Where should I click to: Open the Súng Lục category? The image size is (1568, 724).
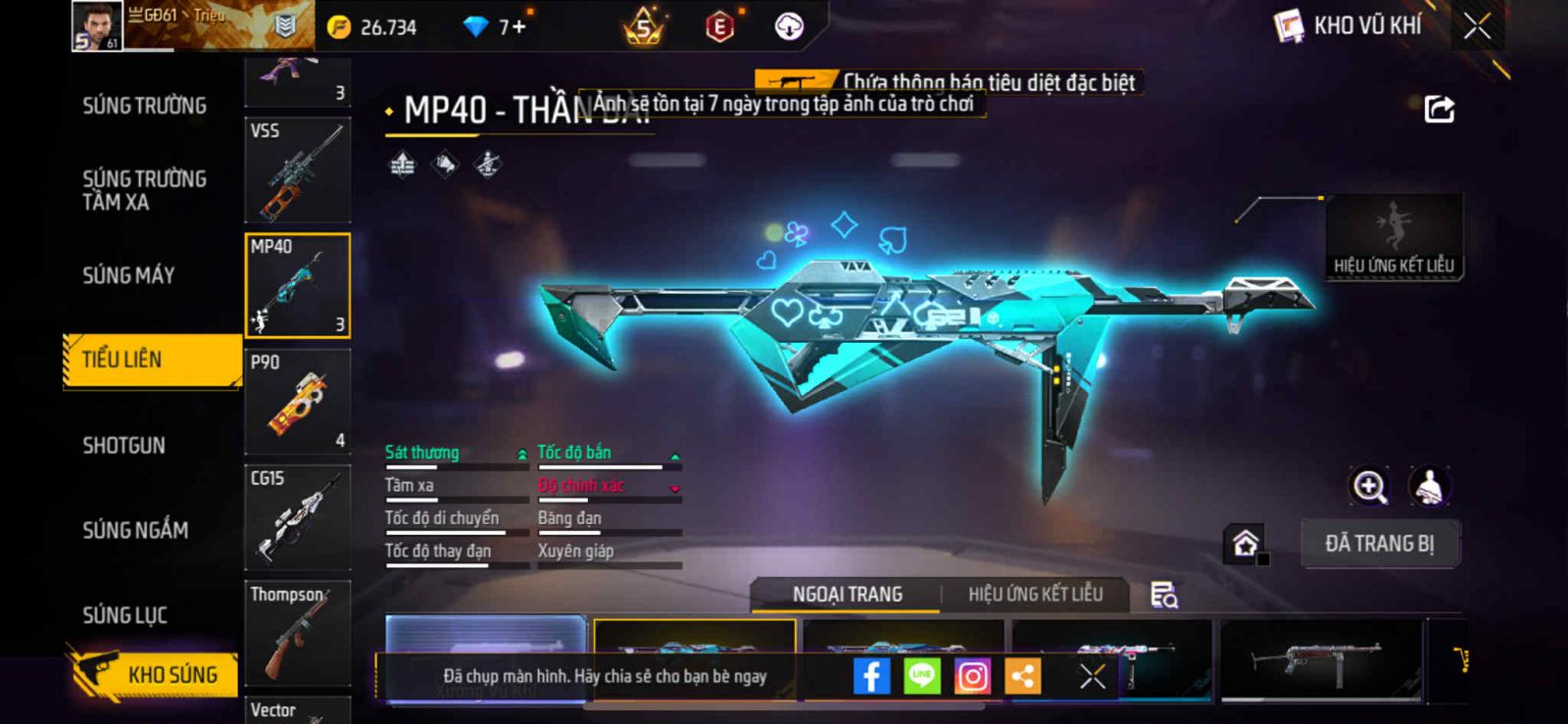(125, 615)
